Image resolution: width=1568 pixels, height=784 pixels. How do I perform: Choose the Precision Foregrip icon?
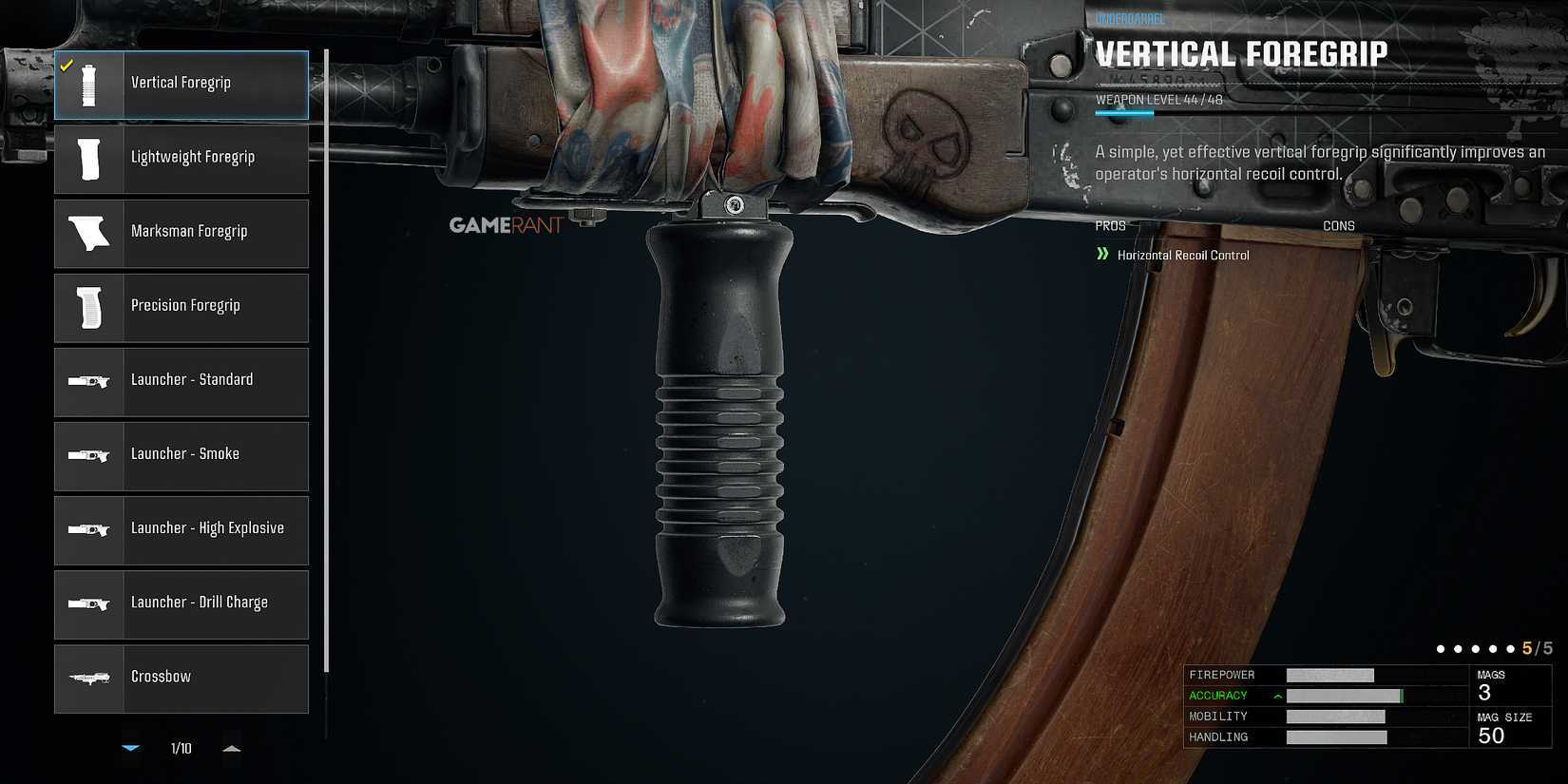pyautogui.click(x=88, y=307)
